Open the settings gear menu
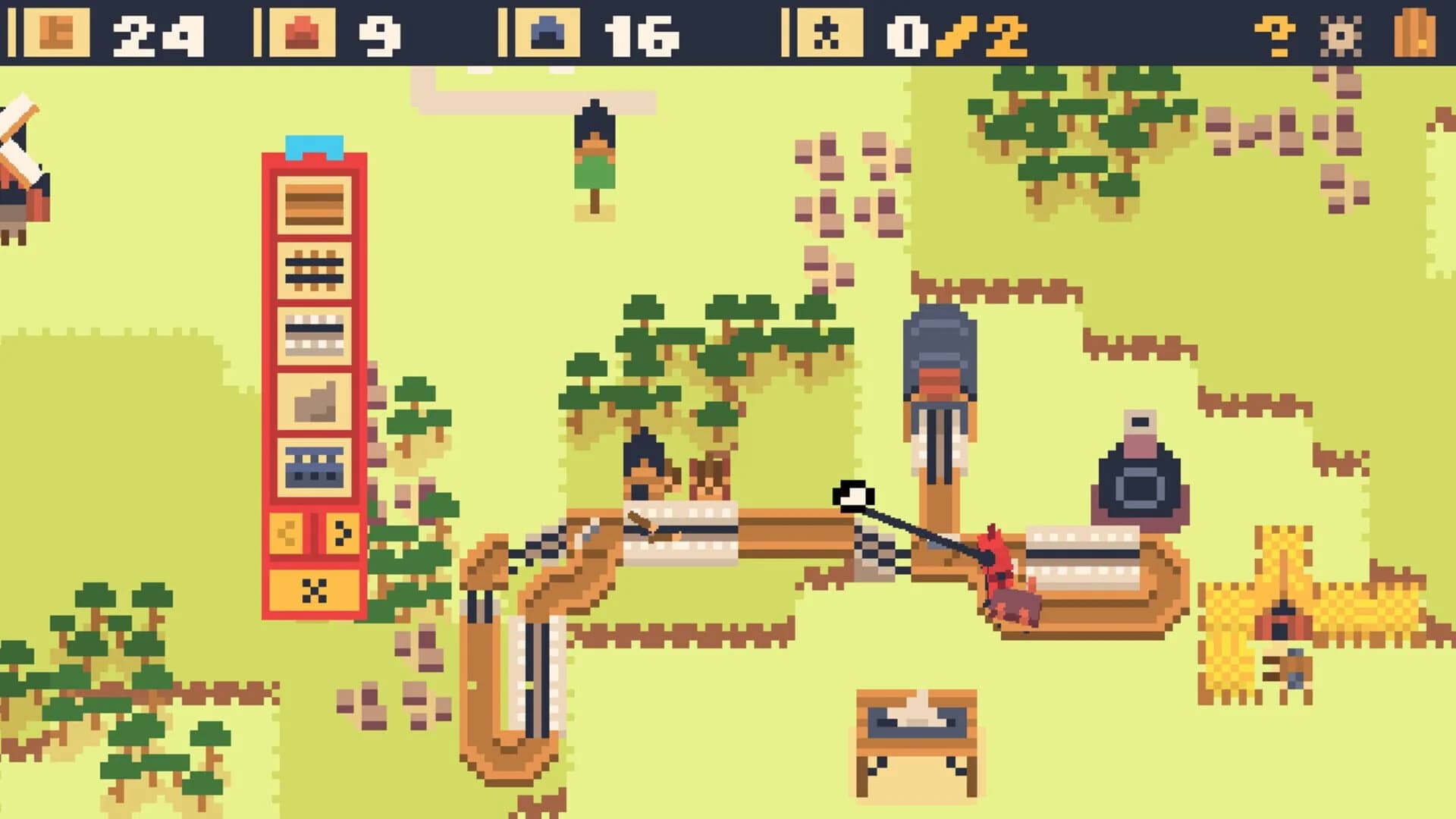This screenshot has width=1456, height=819. pos(1341,33)
